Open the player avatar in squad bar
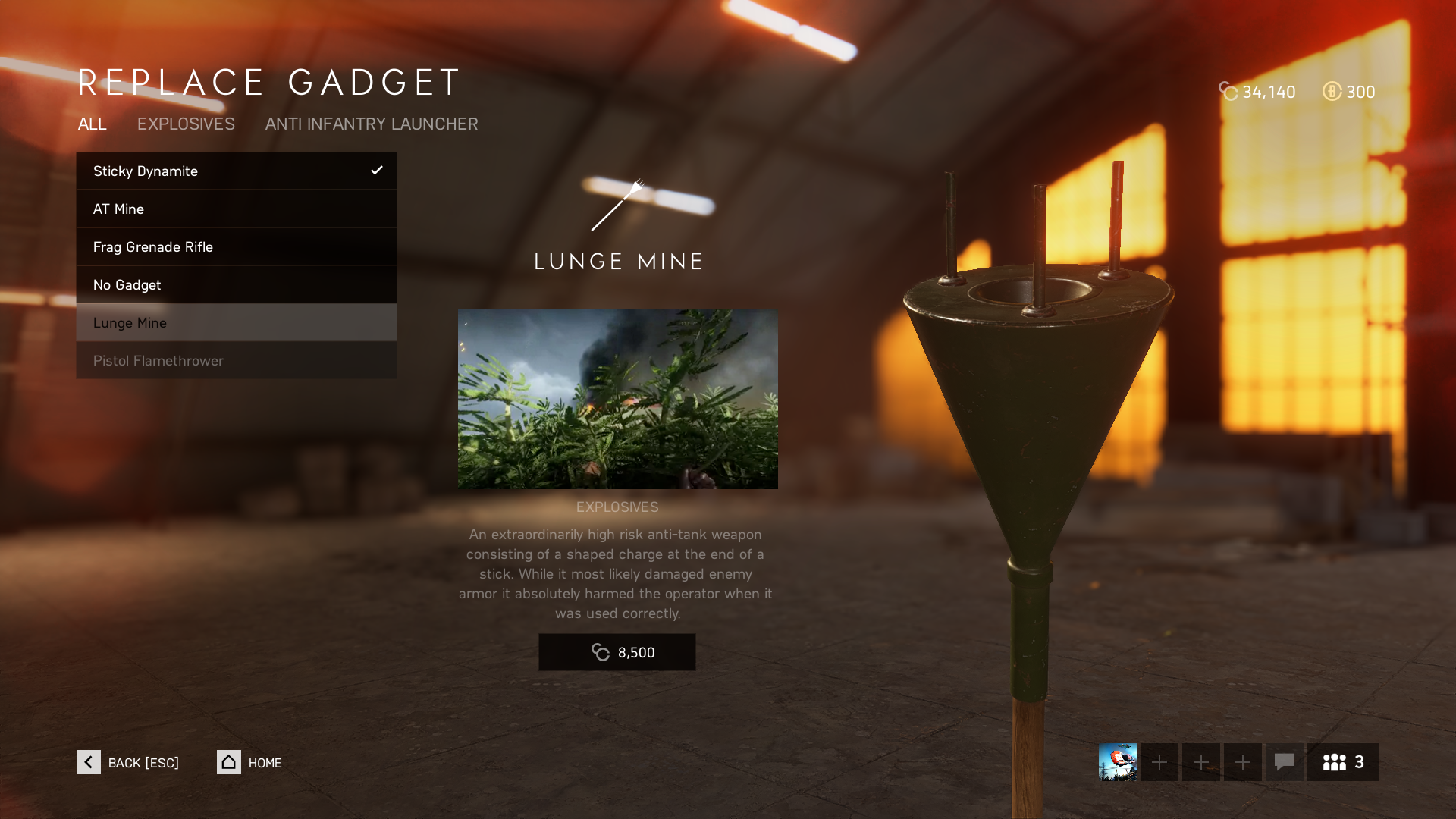Viewport: 1456px width, 819px height. pyautogui.click(x=1117, y=762)
